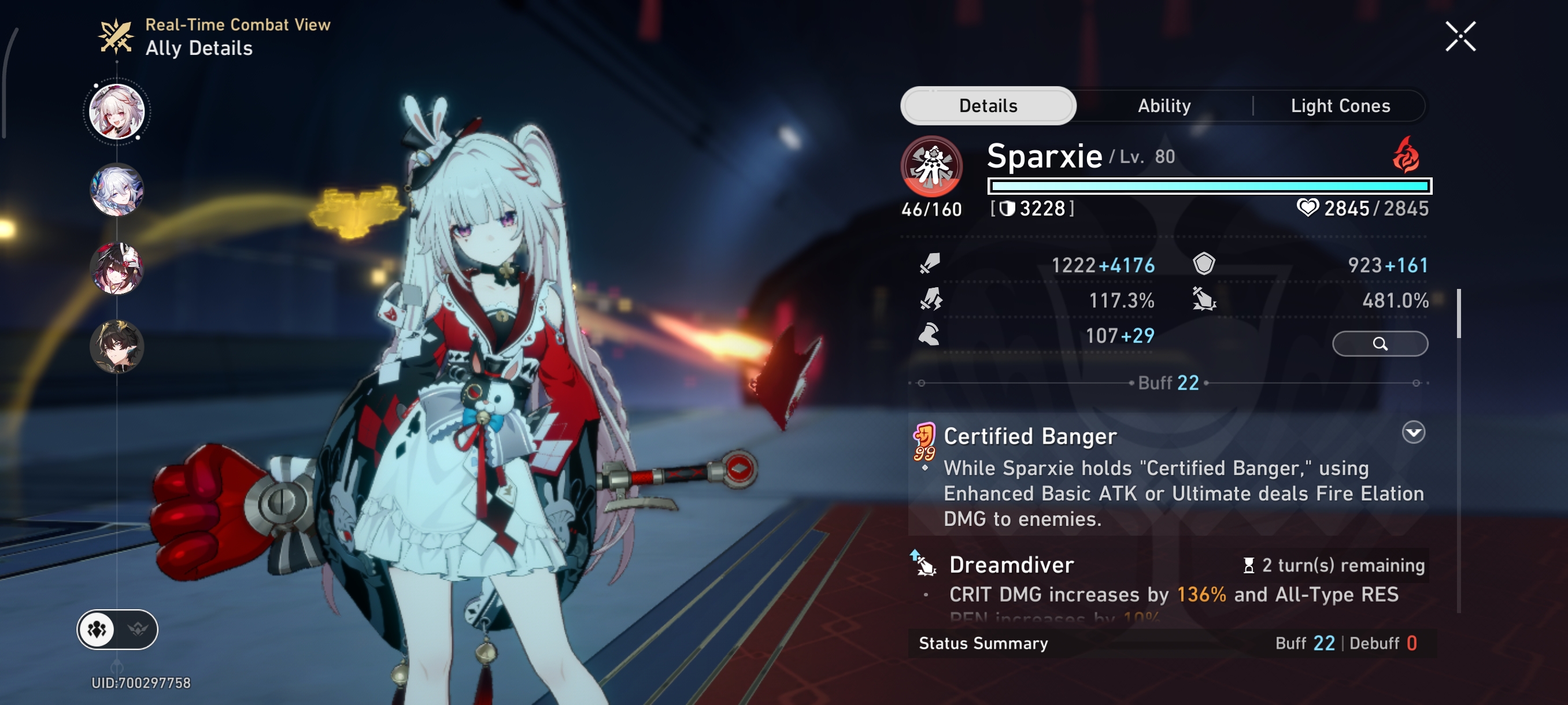Select Sparxie's portrait in the ally list
This screenshot has width=1568, height=705.
[x=117, y=112]
